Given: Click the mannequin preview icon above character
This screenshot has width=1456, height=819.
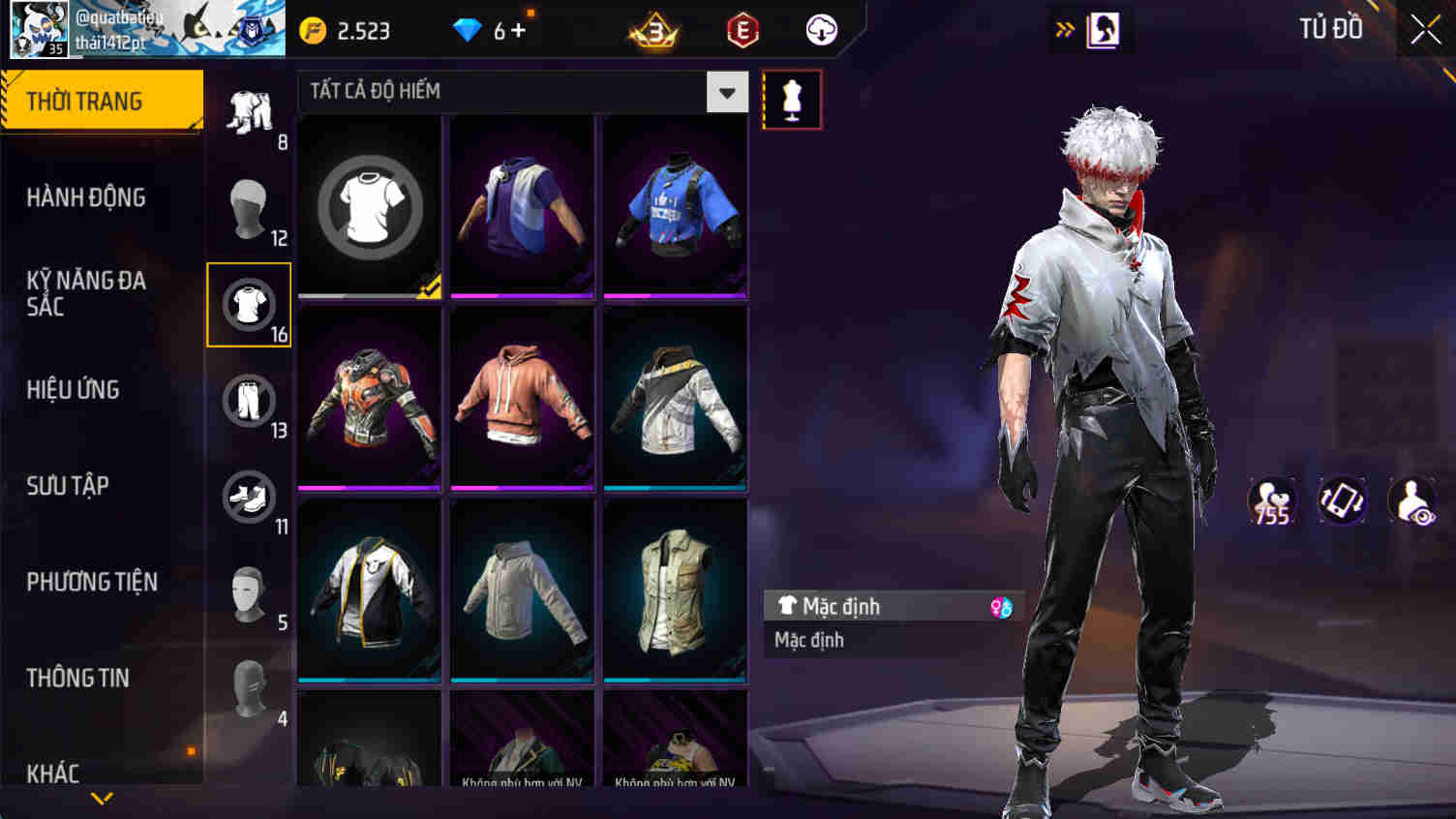Looking at the screenshot, I should (792, 99).
